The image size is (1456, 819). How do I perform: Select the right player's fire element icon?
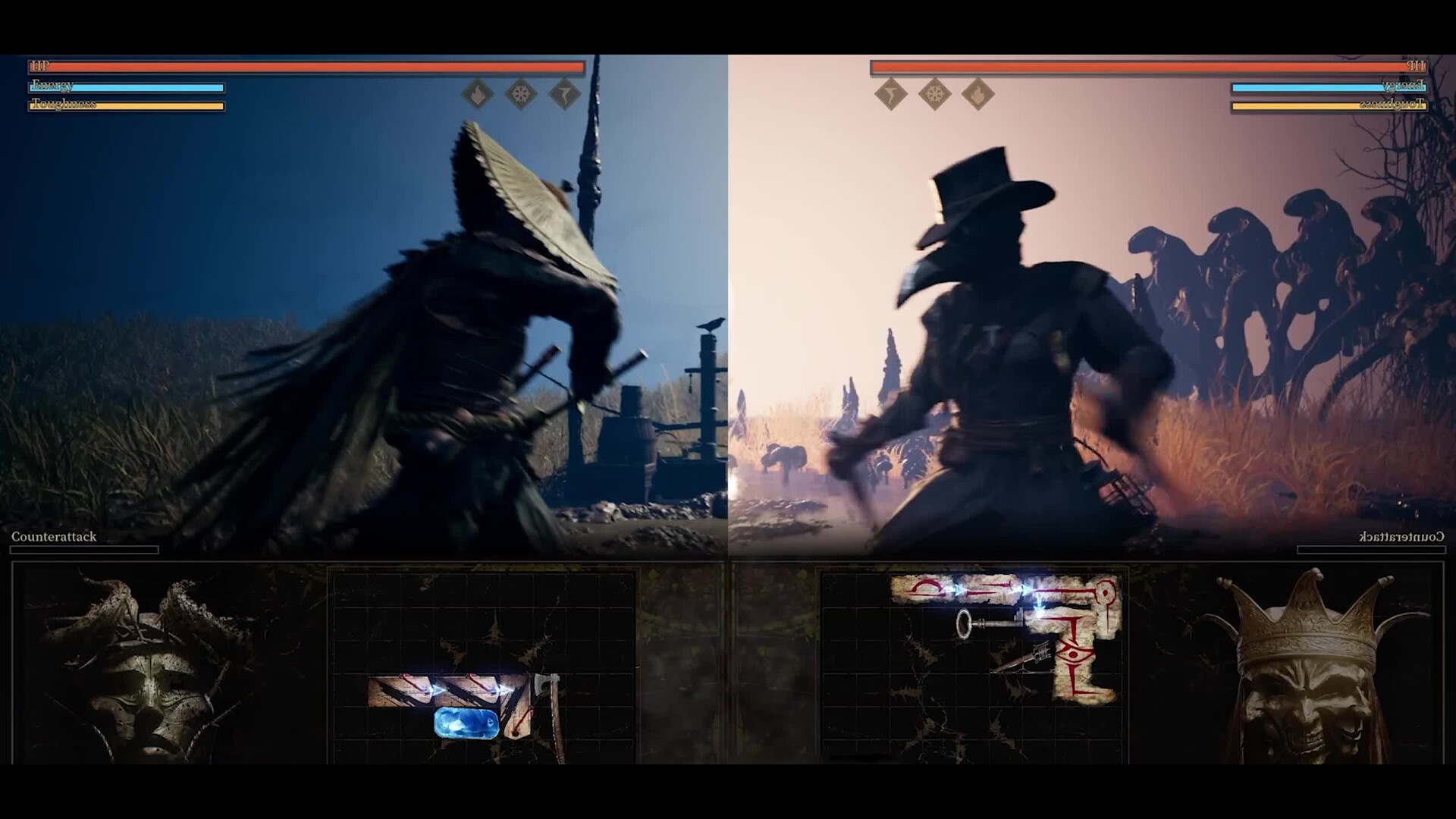[977, 95]
